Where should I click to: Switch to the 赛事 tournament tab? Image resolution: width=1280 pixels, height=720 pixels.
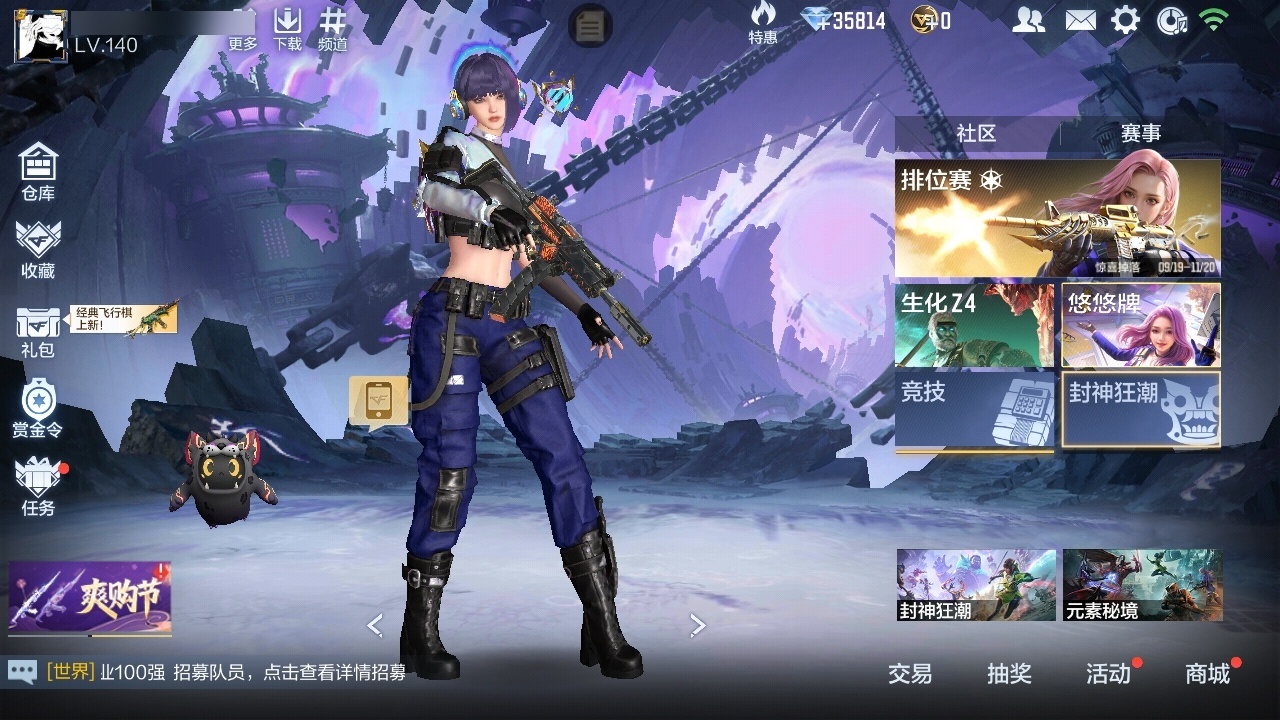1140,134
